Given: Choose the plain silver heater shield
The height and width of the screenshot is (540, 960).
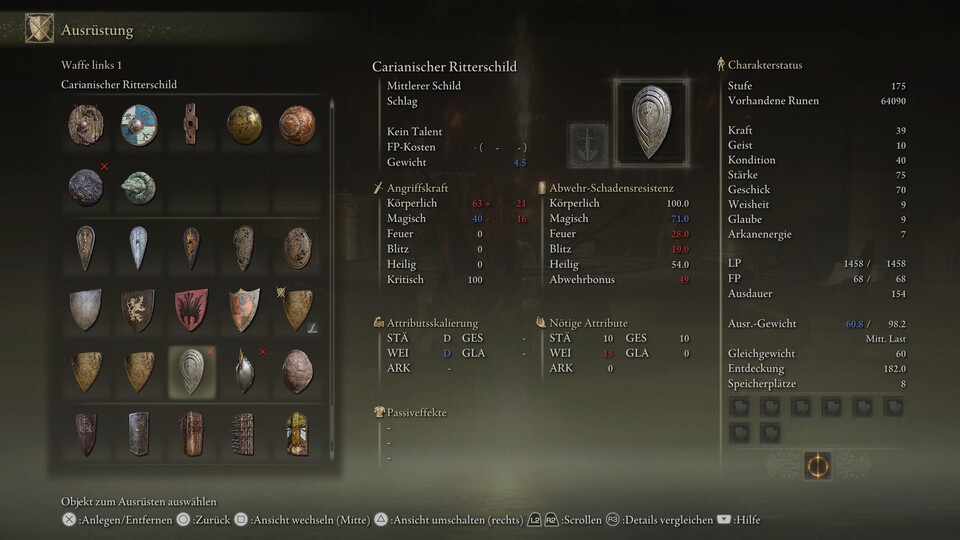Looking at the screenshot, I should [85, 309].
